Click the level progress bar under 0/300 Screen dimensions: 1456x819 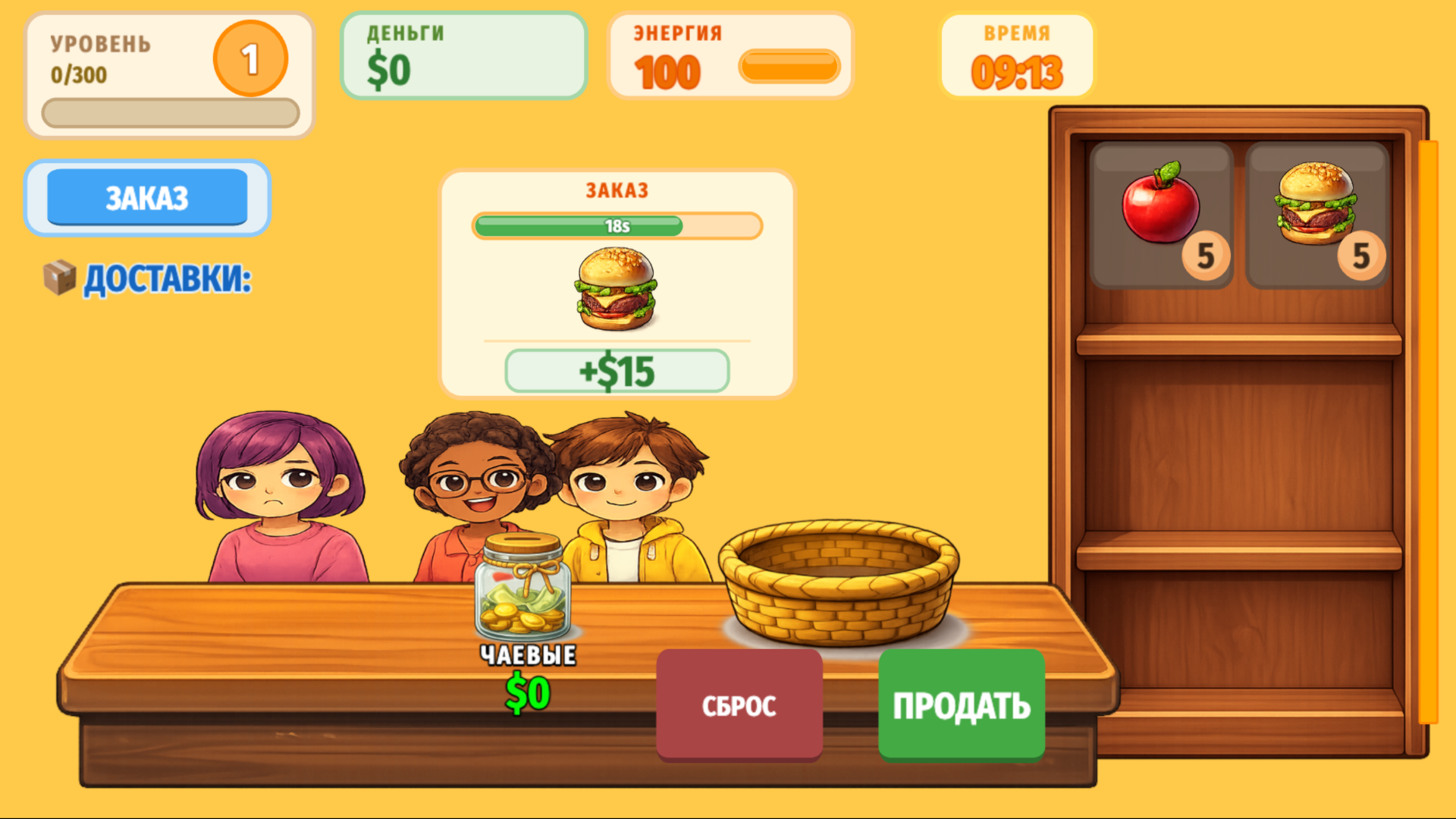click(170, 113)
